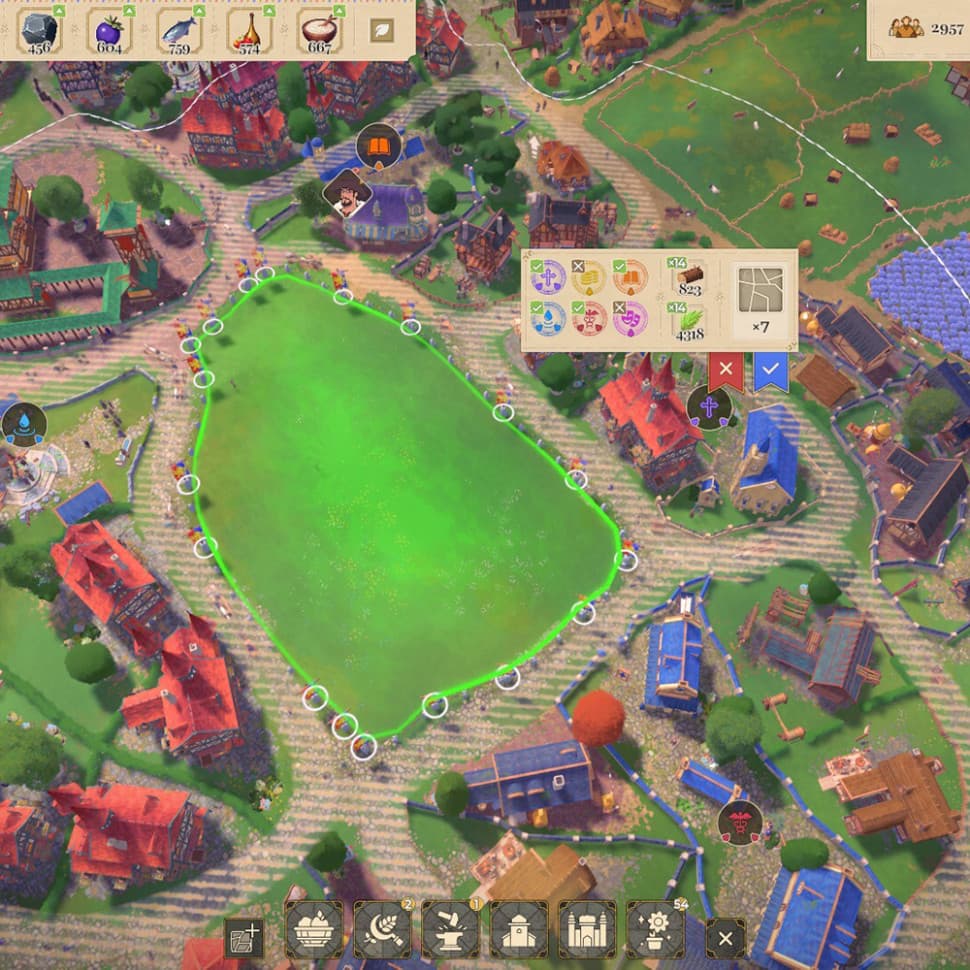Confirm the district with the blue checkmark

click(x=770, y=371)
